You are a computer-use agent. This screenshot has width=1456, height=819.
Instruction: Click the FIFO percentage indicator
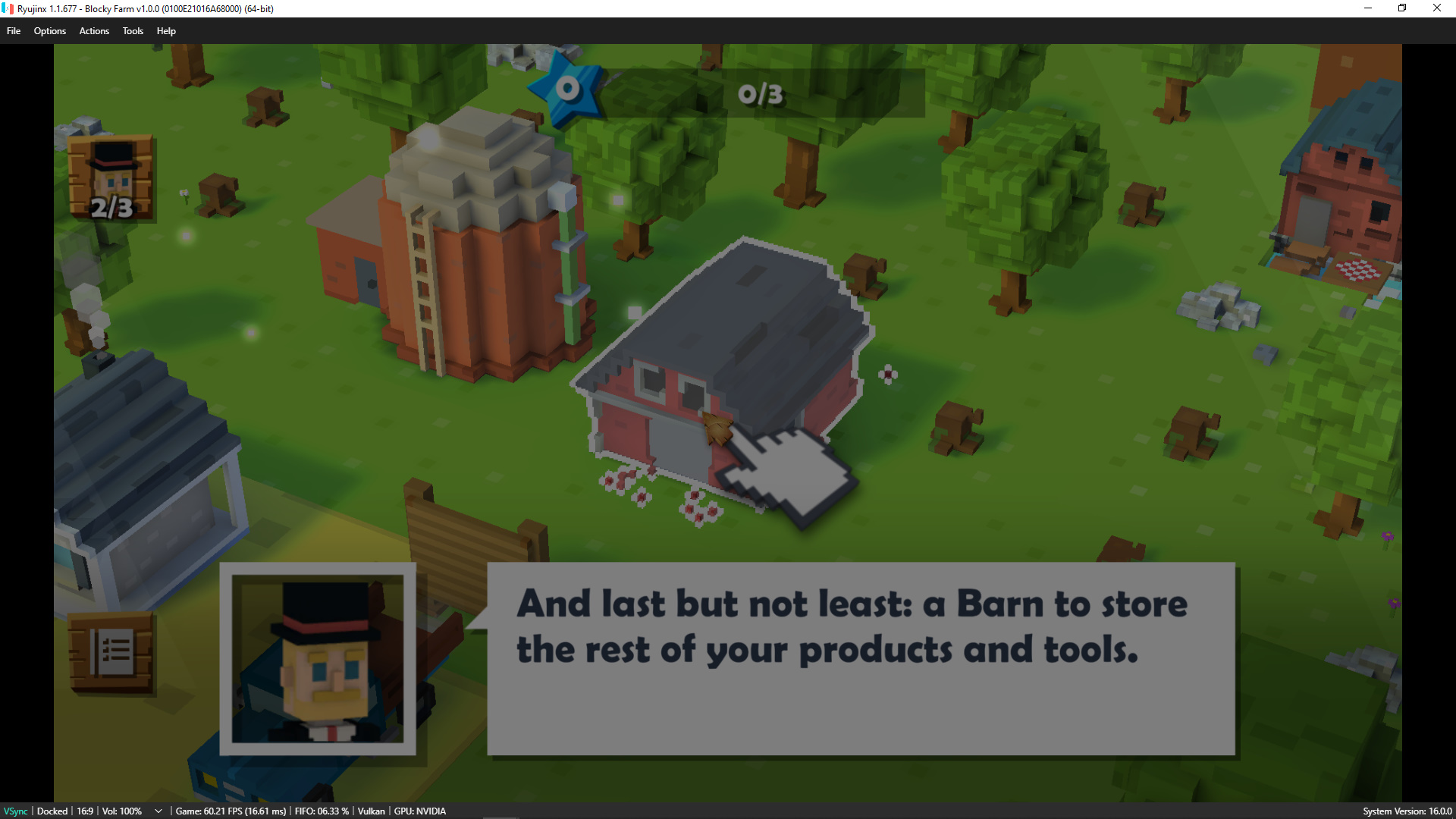[x=322, y=811]
